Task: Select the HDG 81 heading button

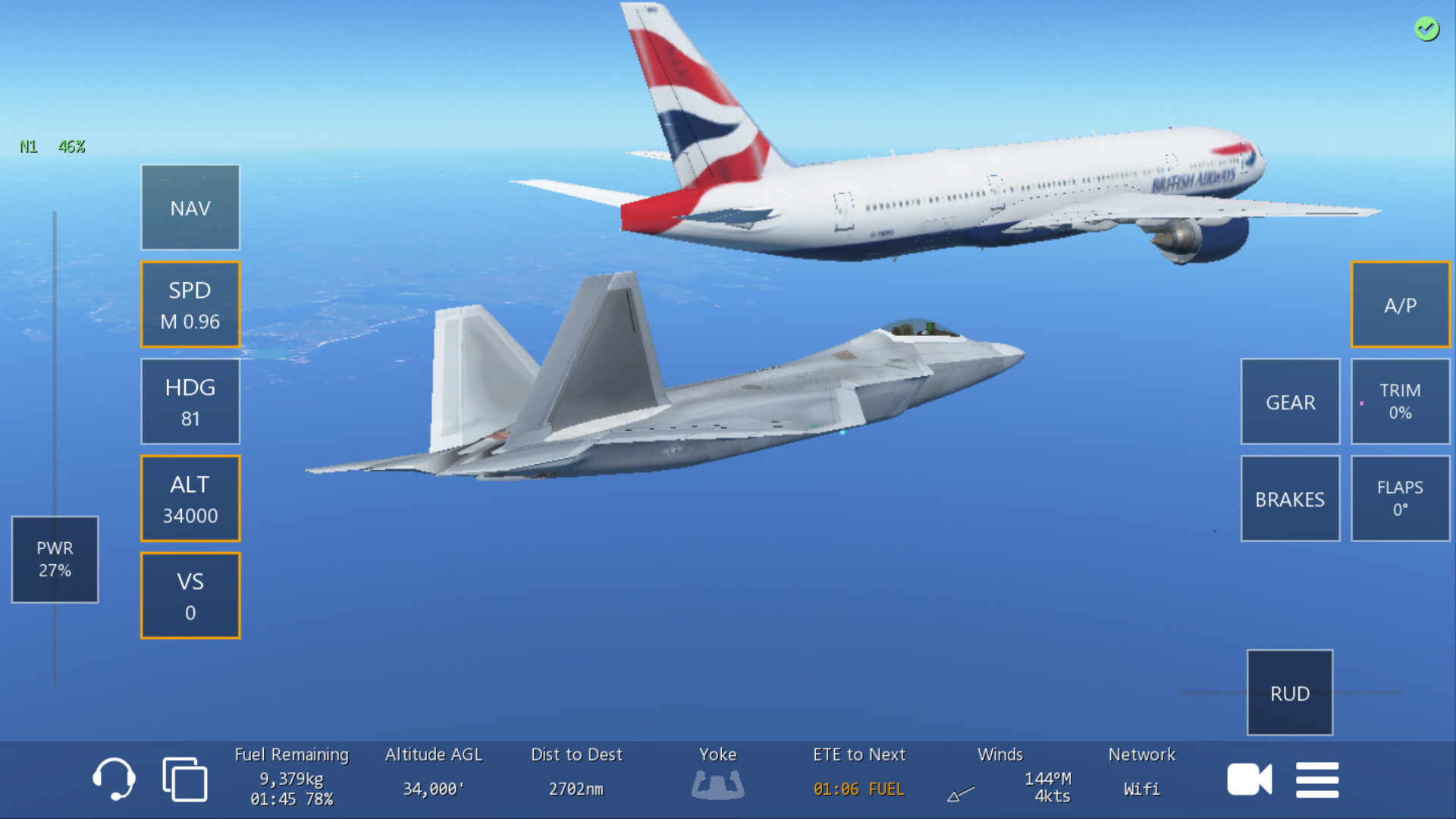Action: pos(190,401)
